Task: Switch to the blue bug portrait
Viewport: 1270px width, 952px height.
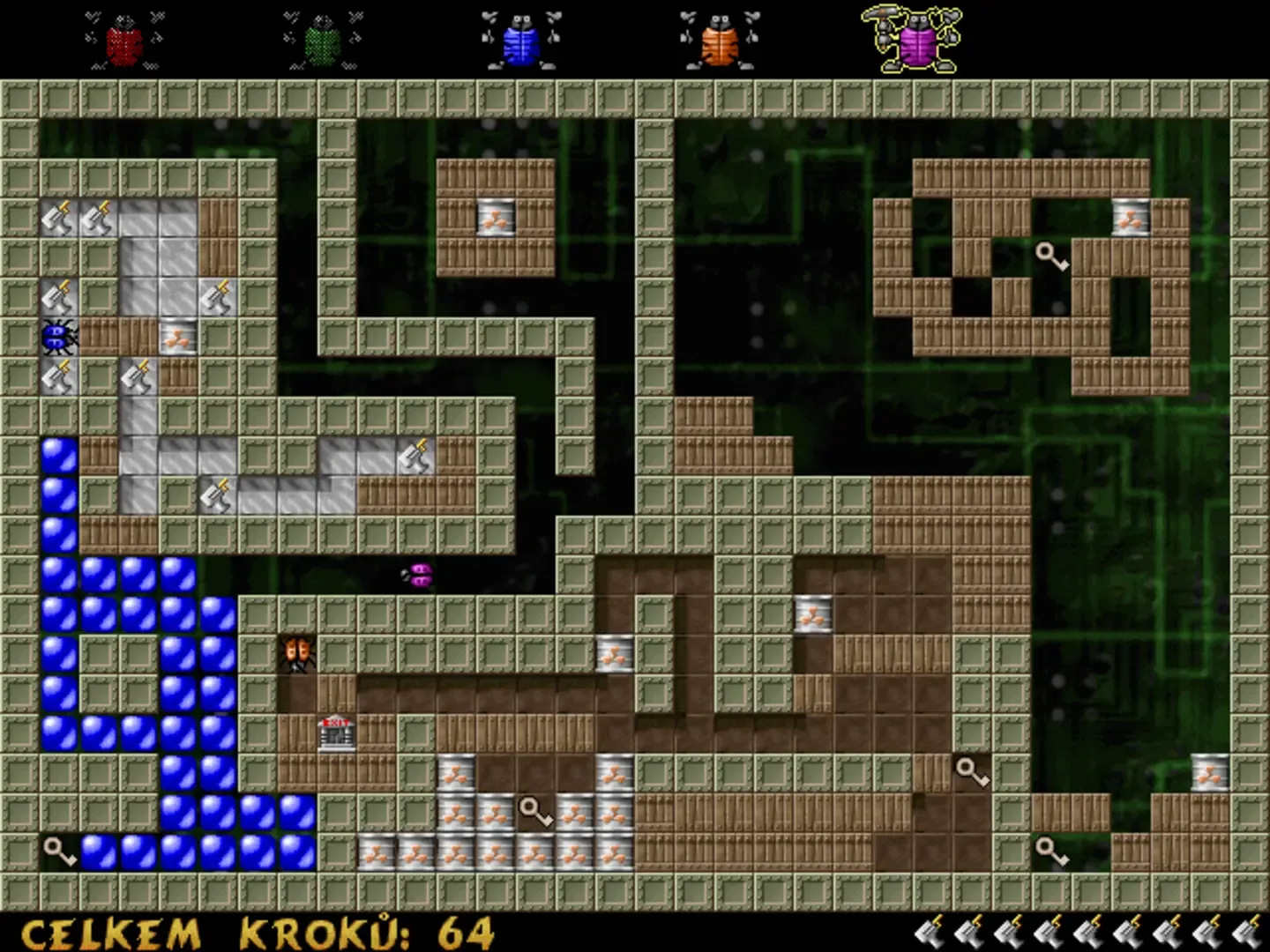Action: 520,40
